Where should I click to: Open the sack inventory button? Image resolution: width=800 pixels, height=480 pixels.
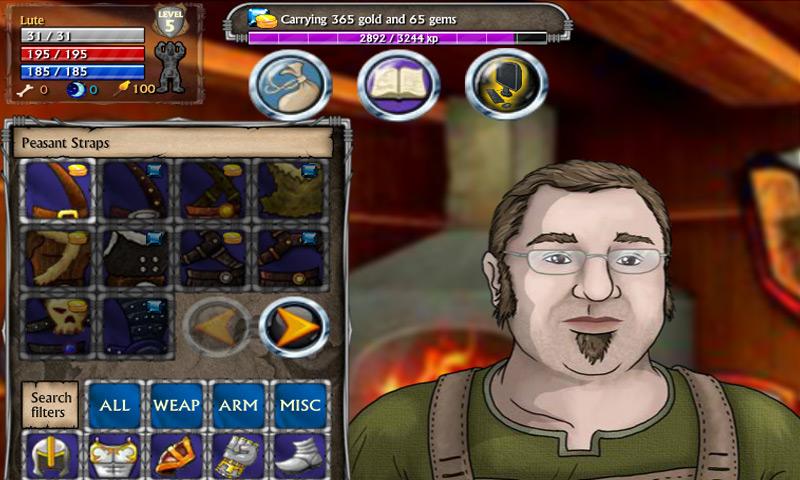(x=290, y=85)
